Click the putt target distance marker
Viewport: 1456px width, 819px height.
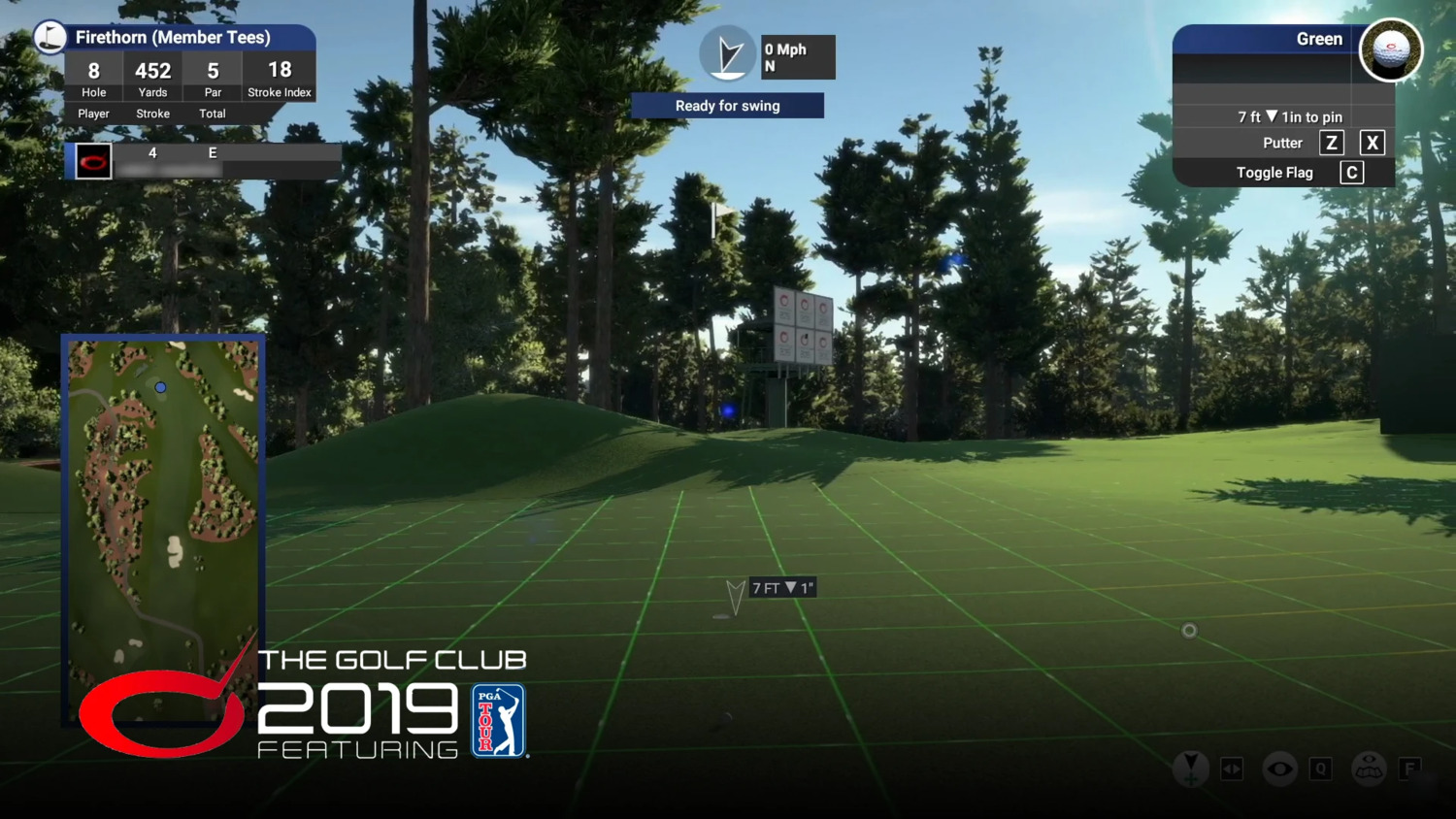coord(781,588)
